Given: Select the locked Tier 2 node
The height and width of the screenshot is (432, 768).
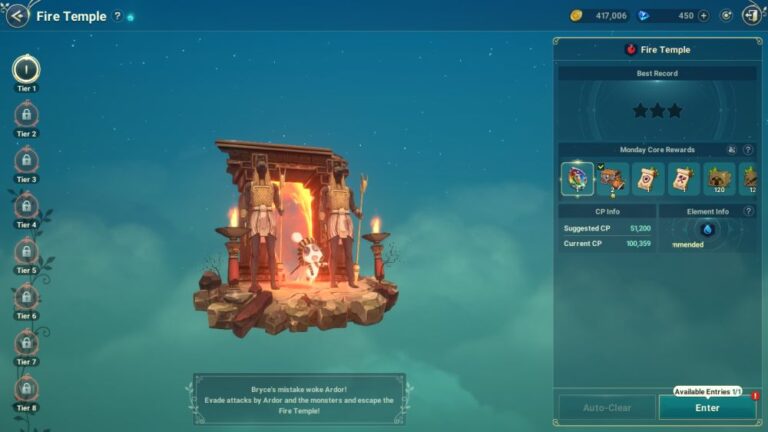Looking at the screenshot, I should pos(26,116).
